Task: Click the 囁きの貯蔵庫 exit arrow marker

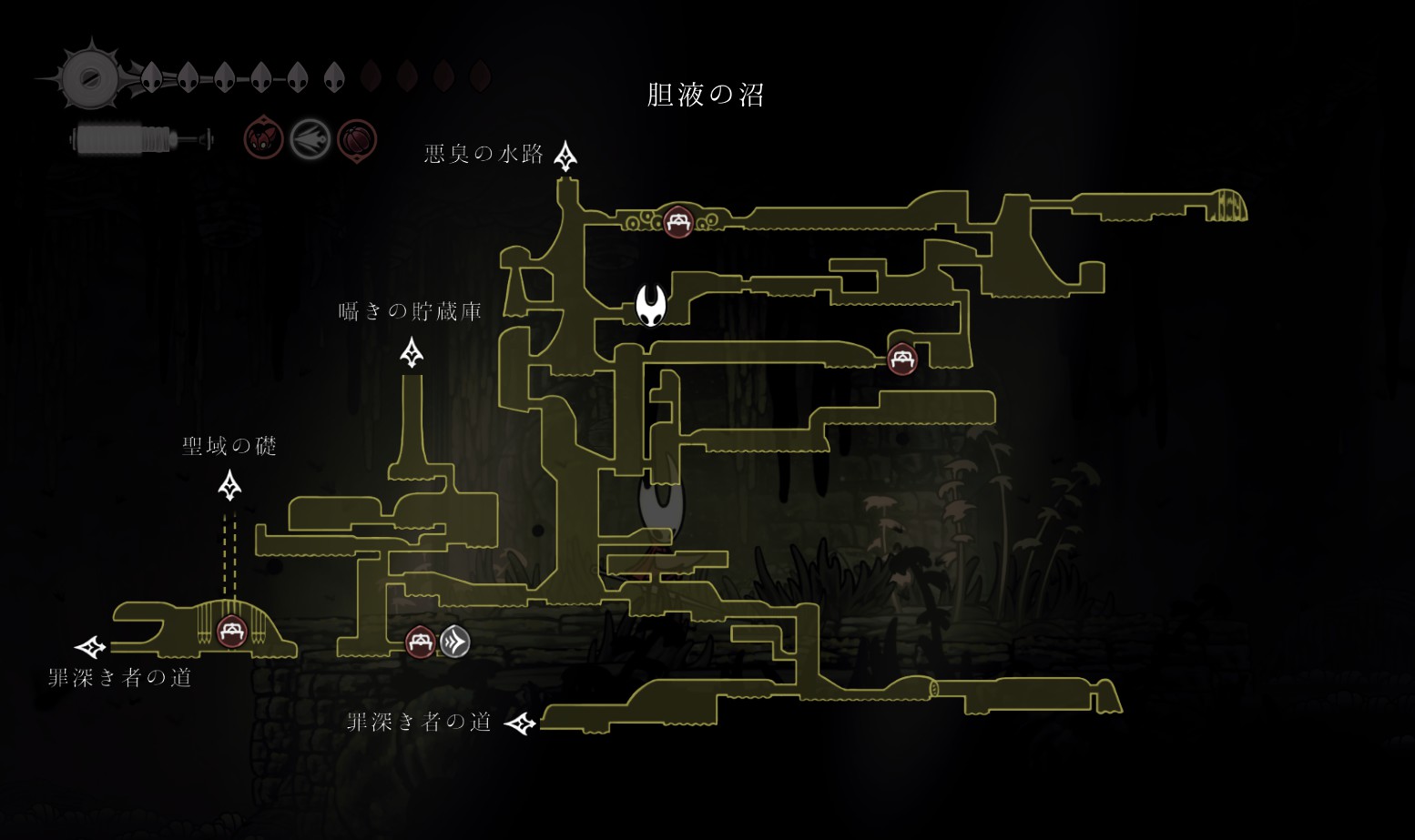Action: coord(412,352)
